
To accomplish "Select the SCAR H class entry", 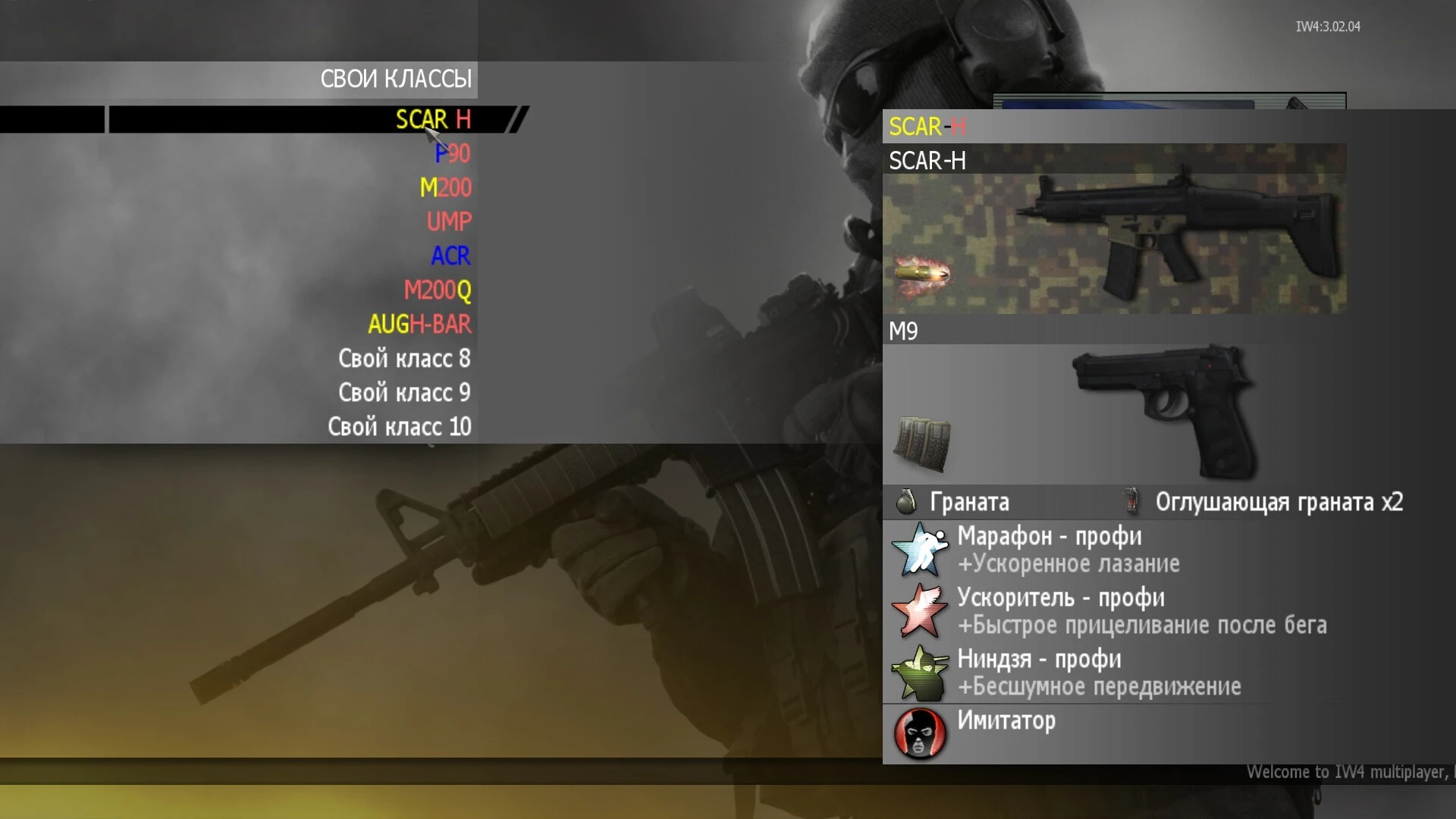I will (431, 119).
